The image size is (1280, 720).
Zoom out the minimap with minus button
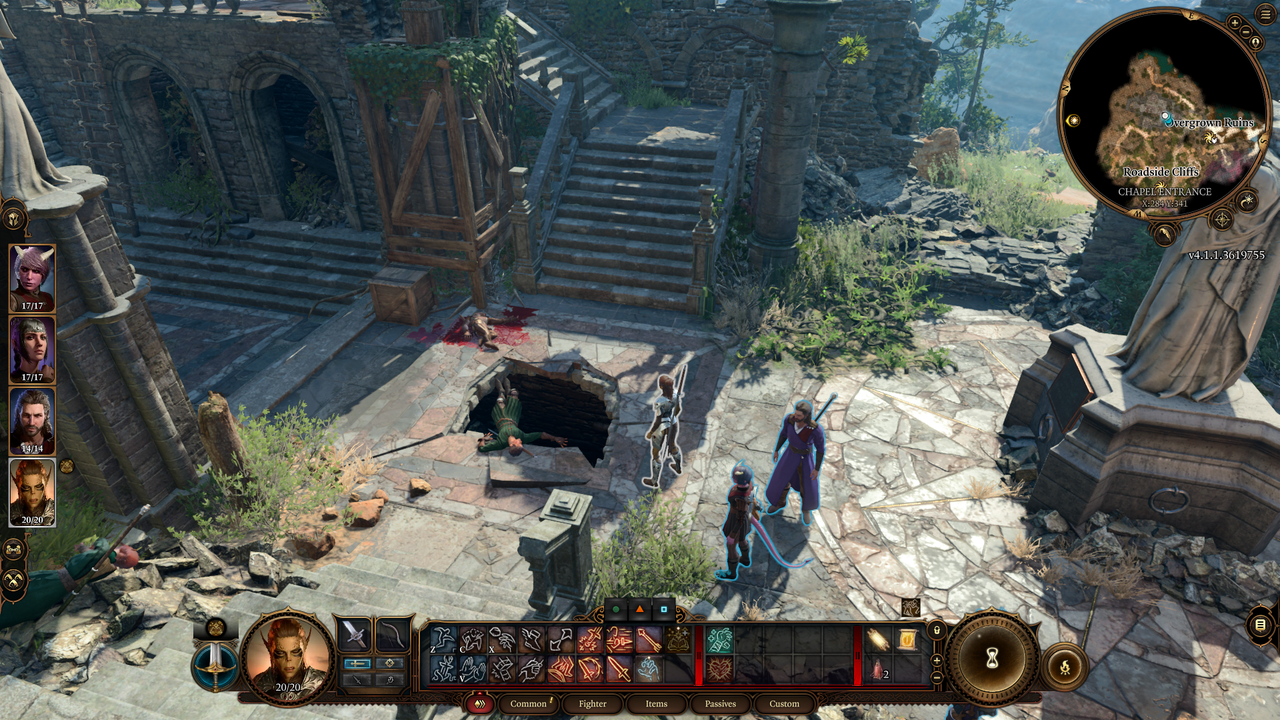click(1247, 30)
